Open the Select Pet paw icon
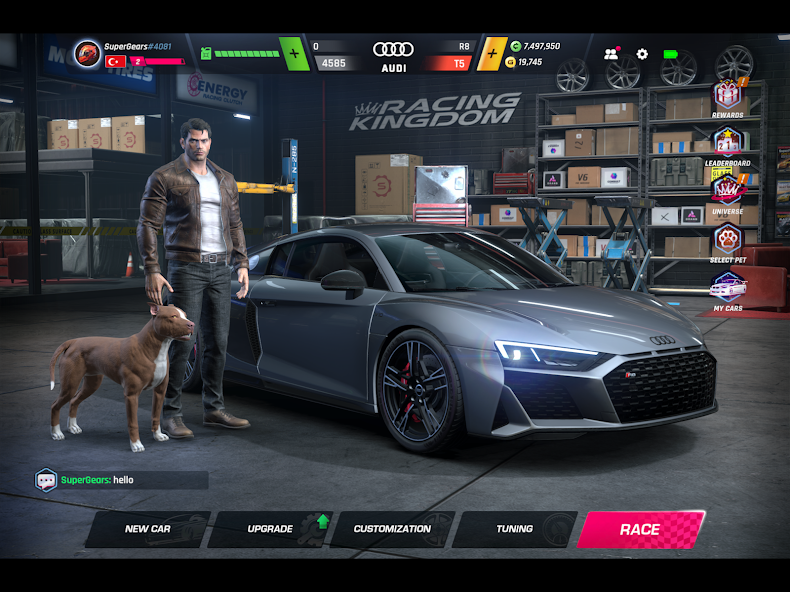This screenshot has height=592, width=790. coord(727,240)
